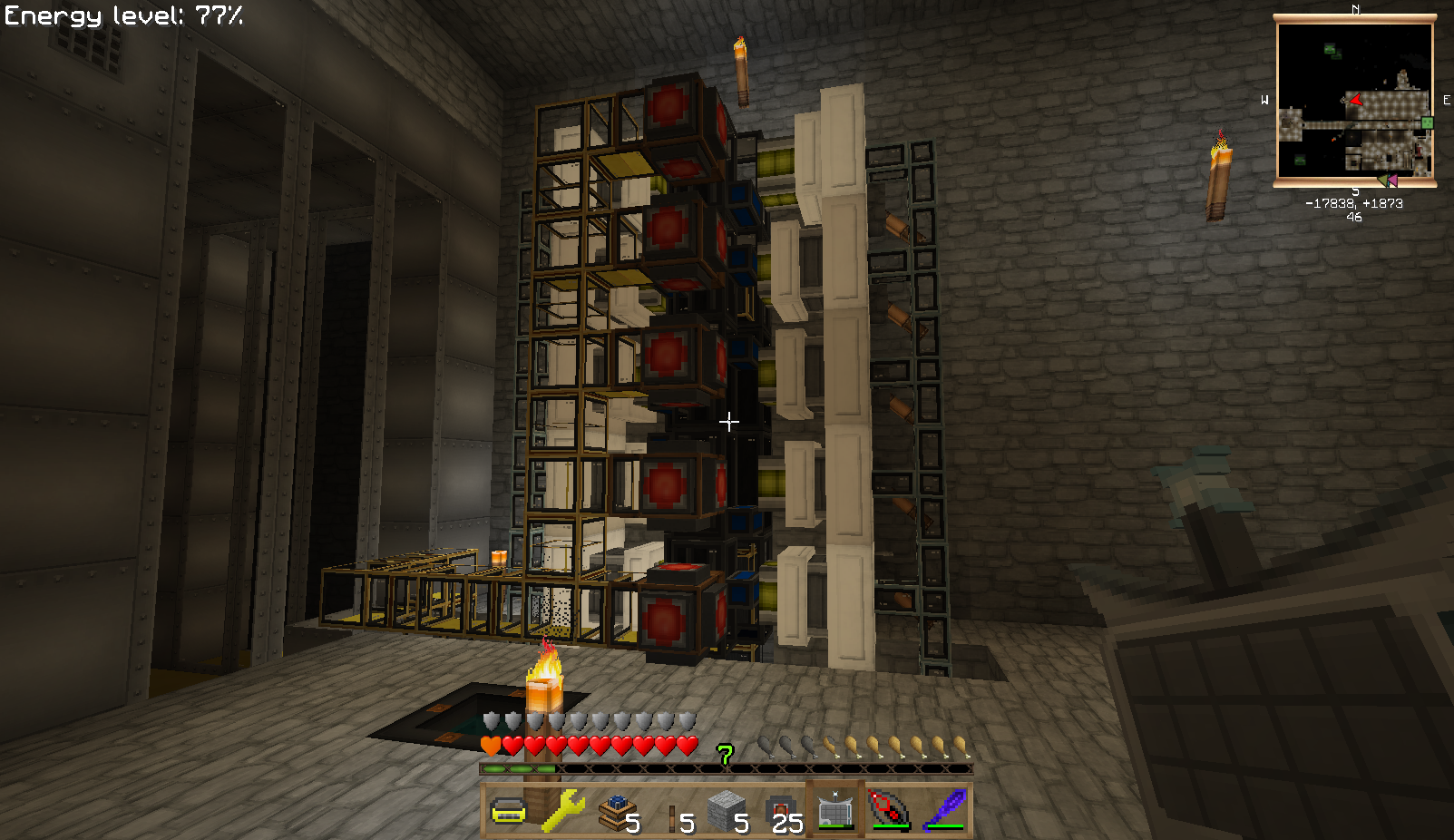1454x840 pixels.
Task: Choose the red and black tool slot
Action: tap(889, 810)
